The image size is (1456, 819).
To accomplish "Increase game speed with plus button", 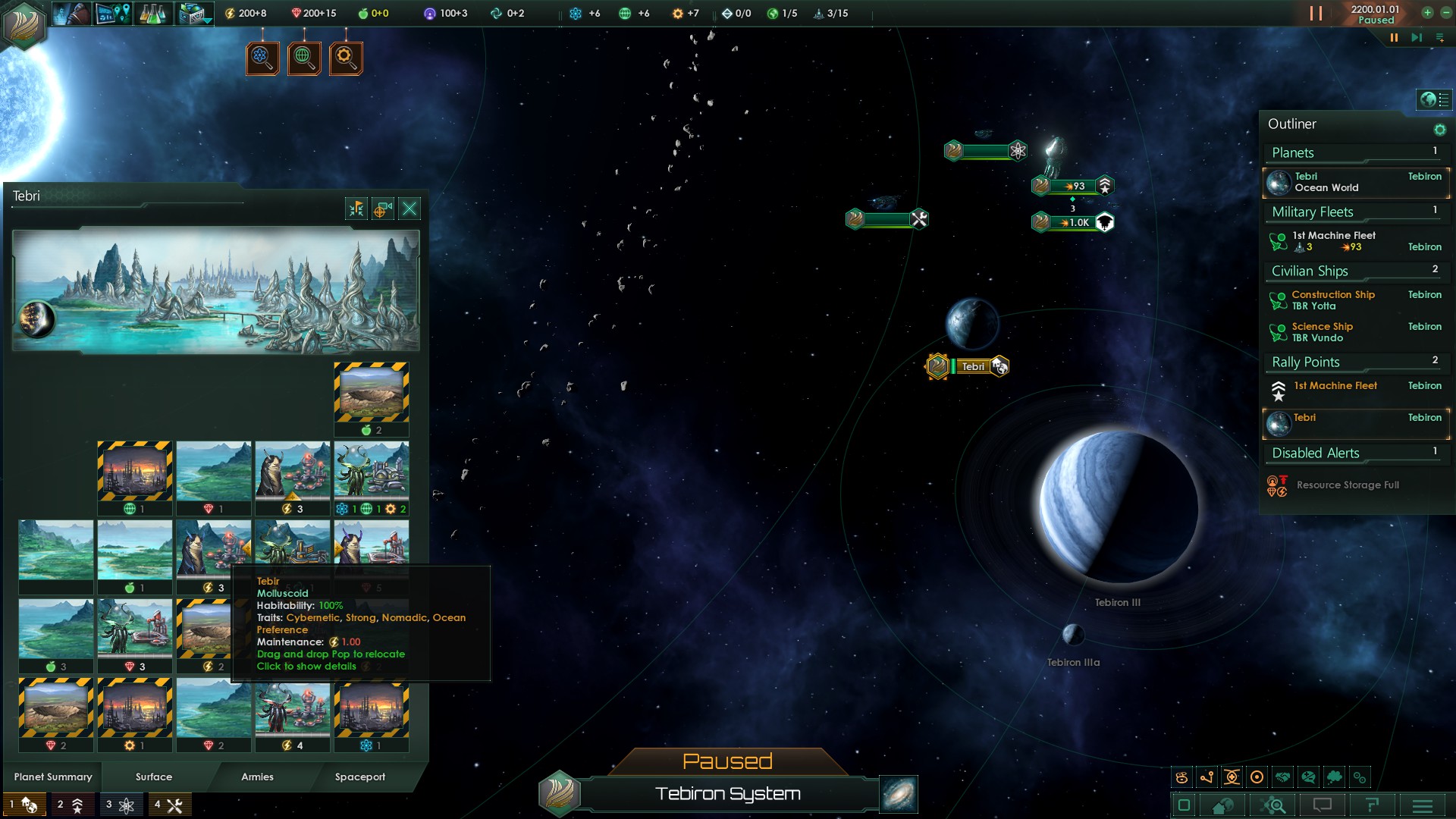I will (1427, 13).
